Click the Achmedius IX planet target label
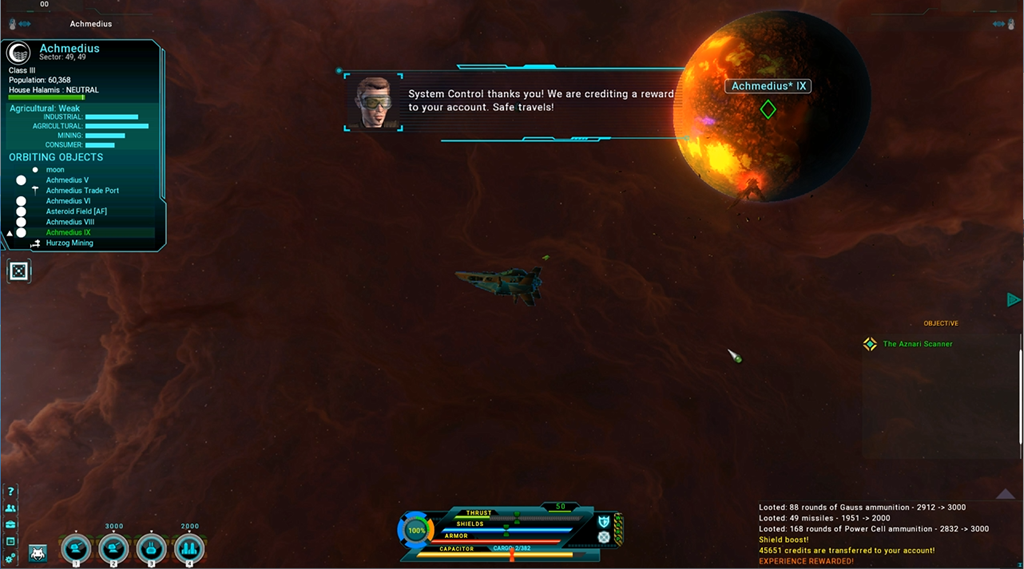Screen dimensions: 1024x569 (x=767, y=87)
